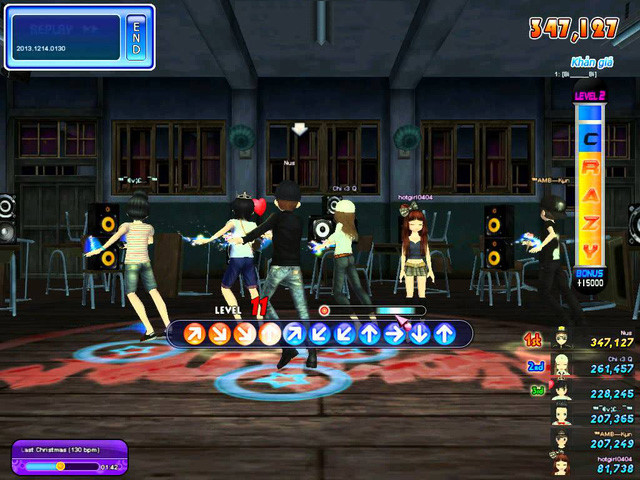Click the third-place player's avatar
The height and width of the screenshot is (480, 640).
point(566,391)
